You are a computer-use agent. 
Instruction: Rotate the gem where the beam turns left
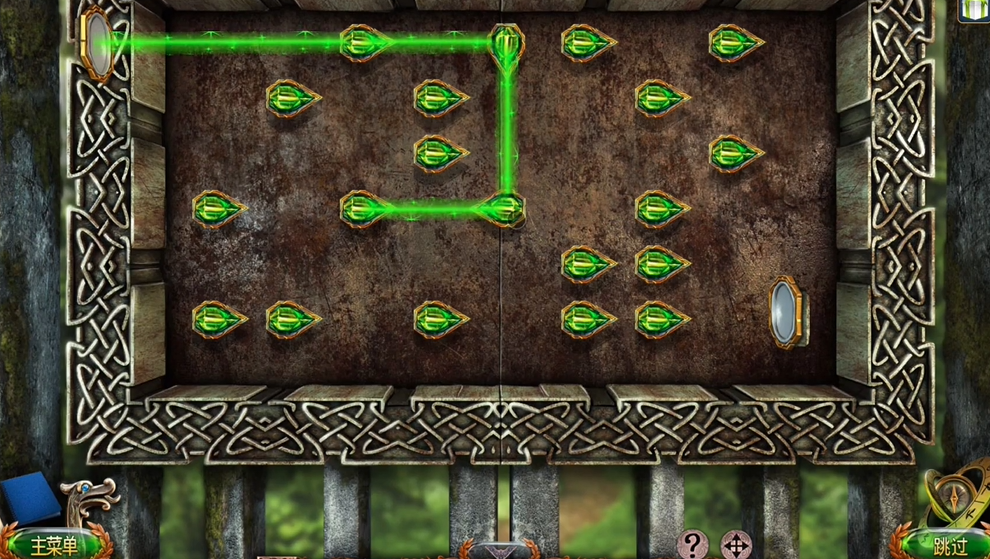pyautogui.click(x=502, y=208)
